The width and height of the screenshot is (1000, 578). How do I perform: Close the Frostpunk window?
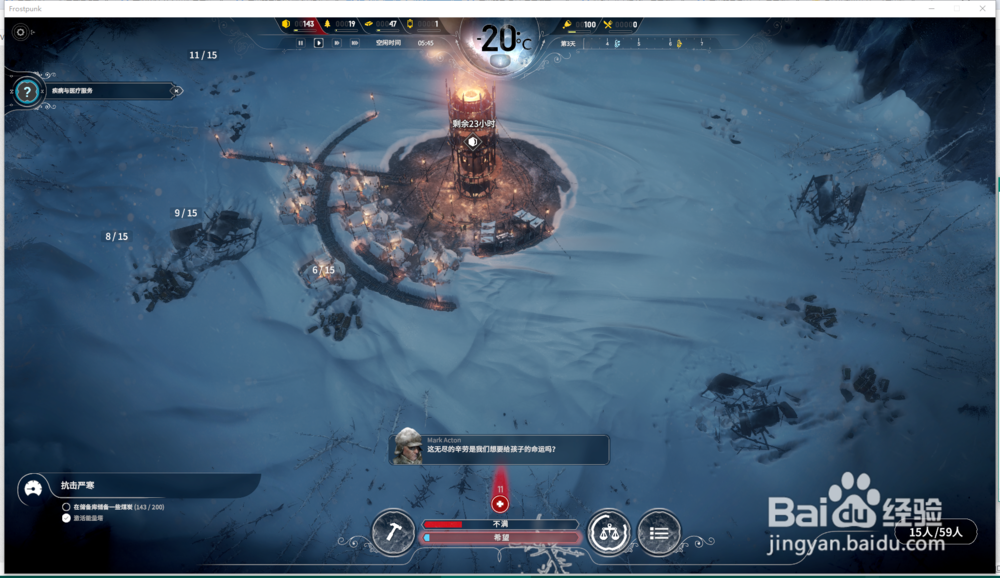click(x=983, y=8)
